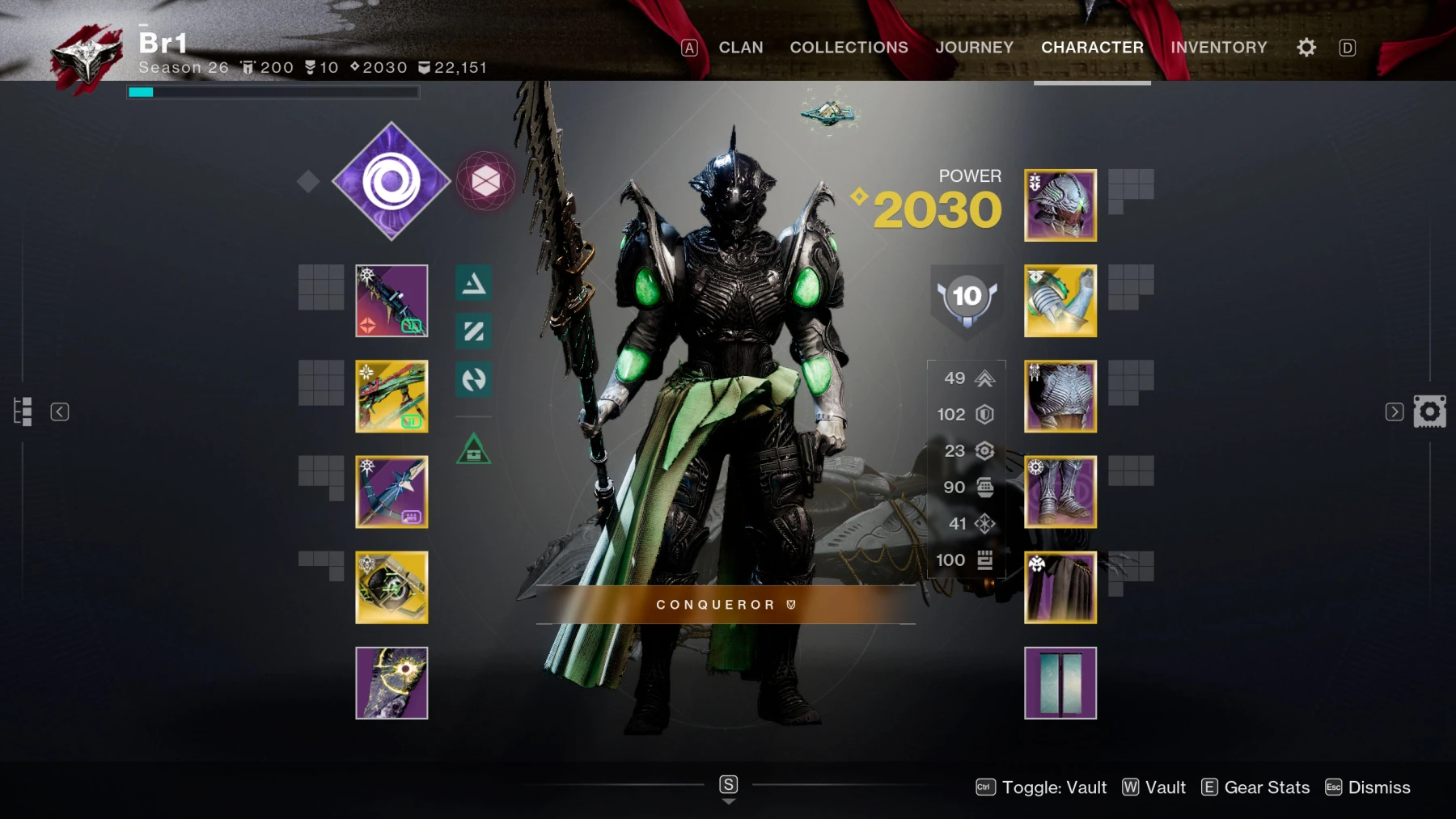Select the topmost green aspect icon
The height and width of the screenshot is (819, 1456).
(473, 284)
